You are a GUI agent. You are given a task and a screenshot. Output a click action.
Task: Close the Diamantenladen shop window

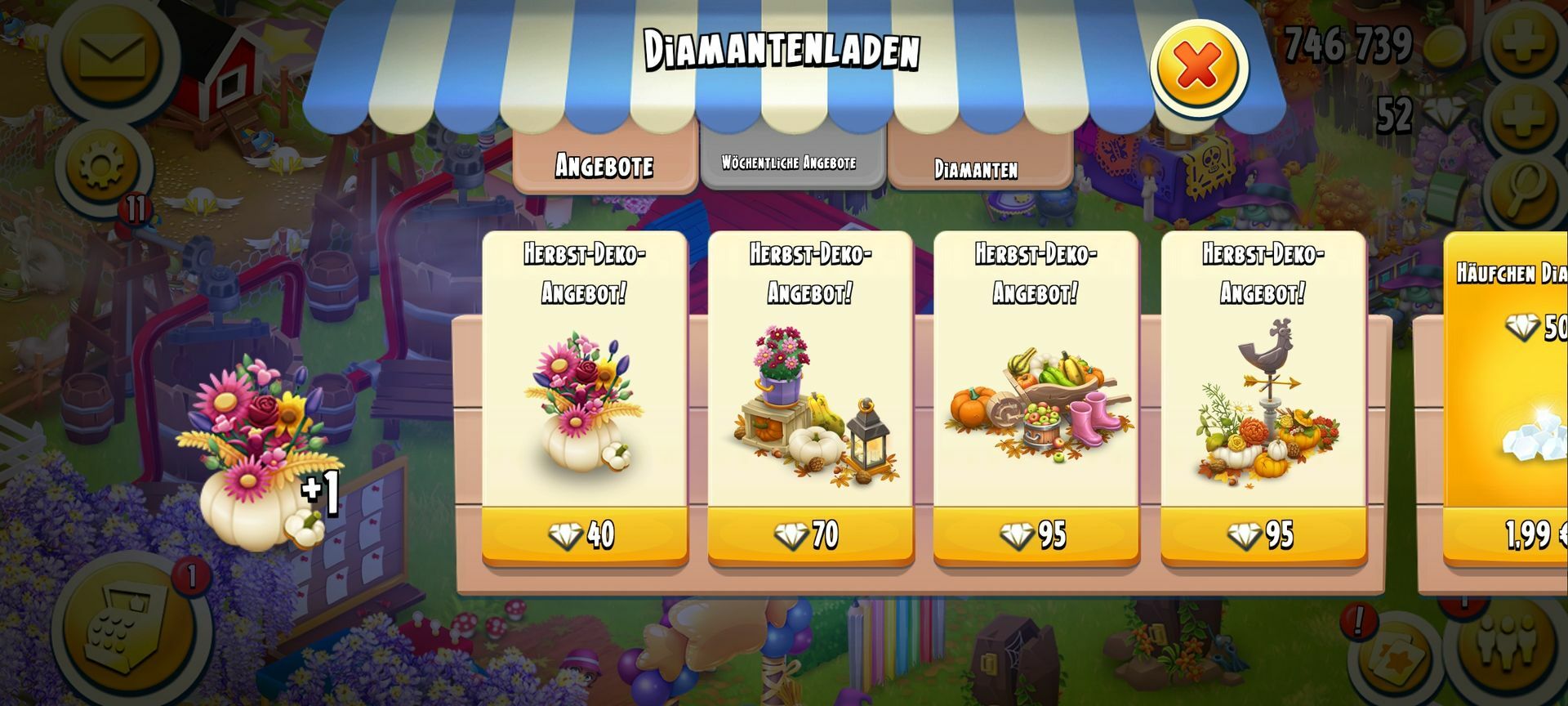pos(1197,67)
